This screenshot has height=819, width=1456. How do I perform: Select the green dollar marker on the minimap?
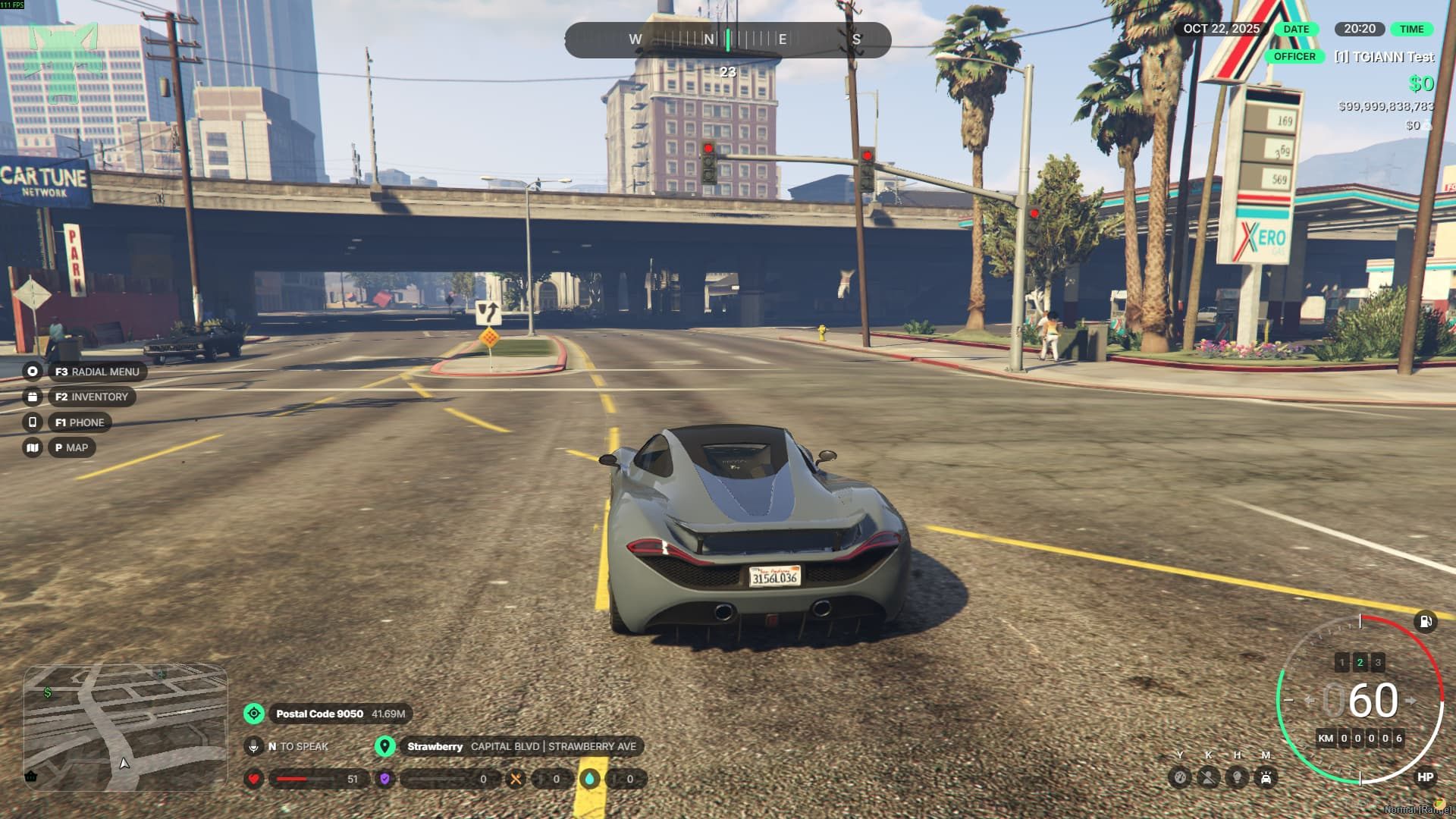(49, 692)
